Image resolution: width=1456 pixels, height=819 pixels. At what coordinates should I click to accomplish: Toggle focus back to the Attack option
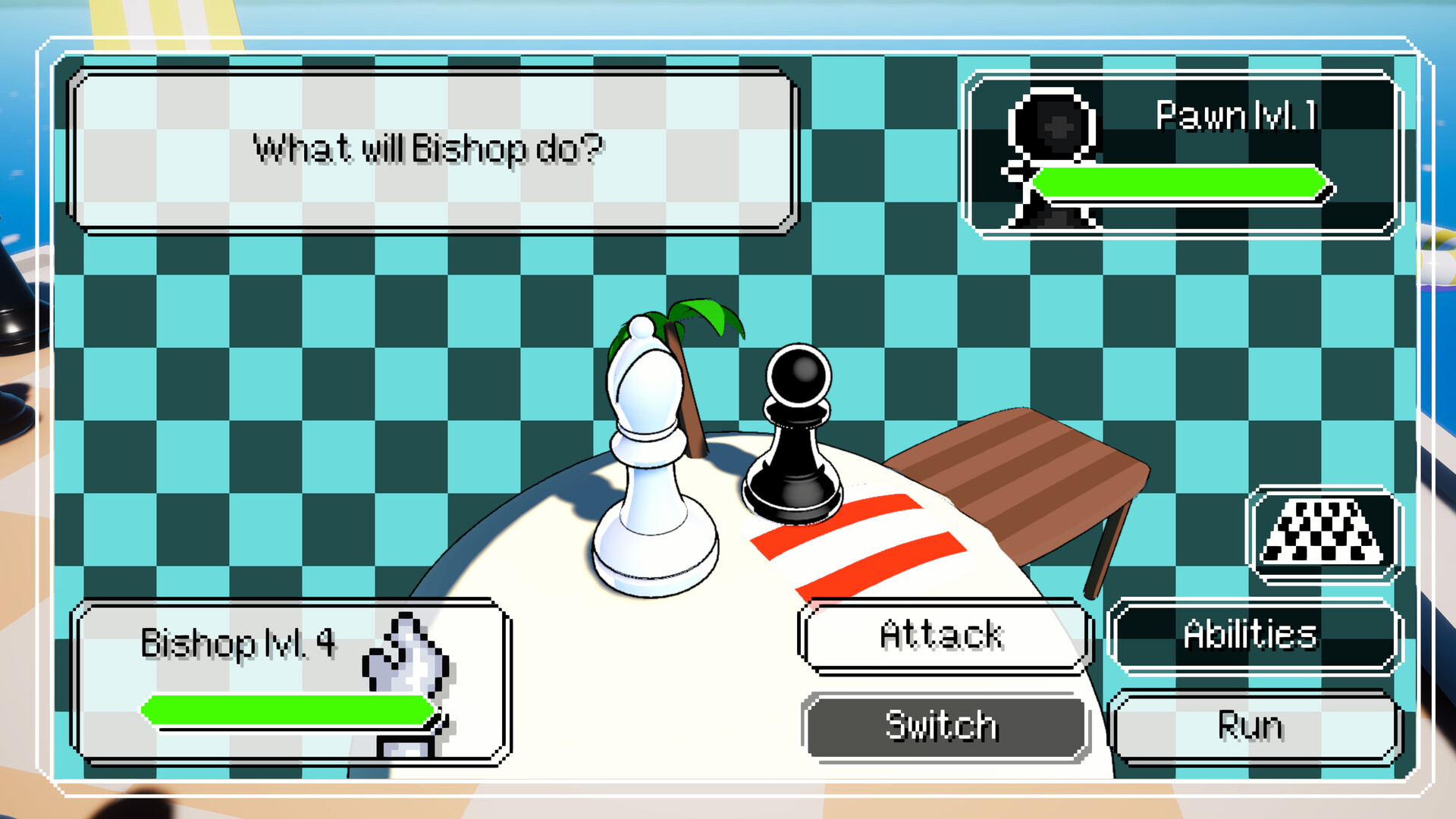coord(943,635)
